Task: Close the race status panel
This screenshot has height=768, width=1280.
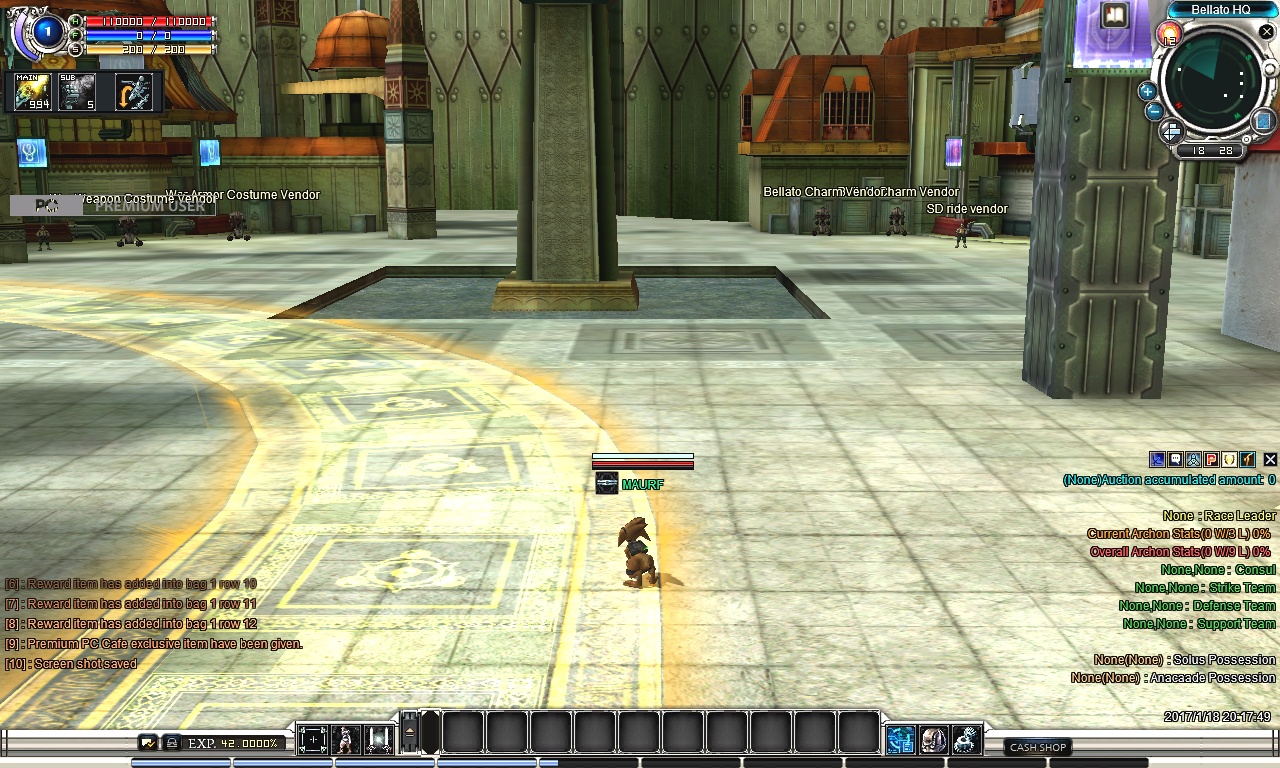Action: click(1270, 460)
